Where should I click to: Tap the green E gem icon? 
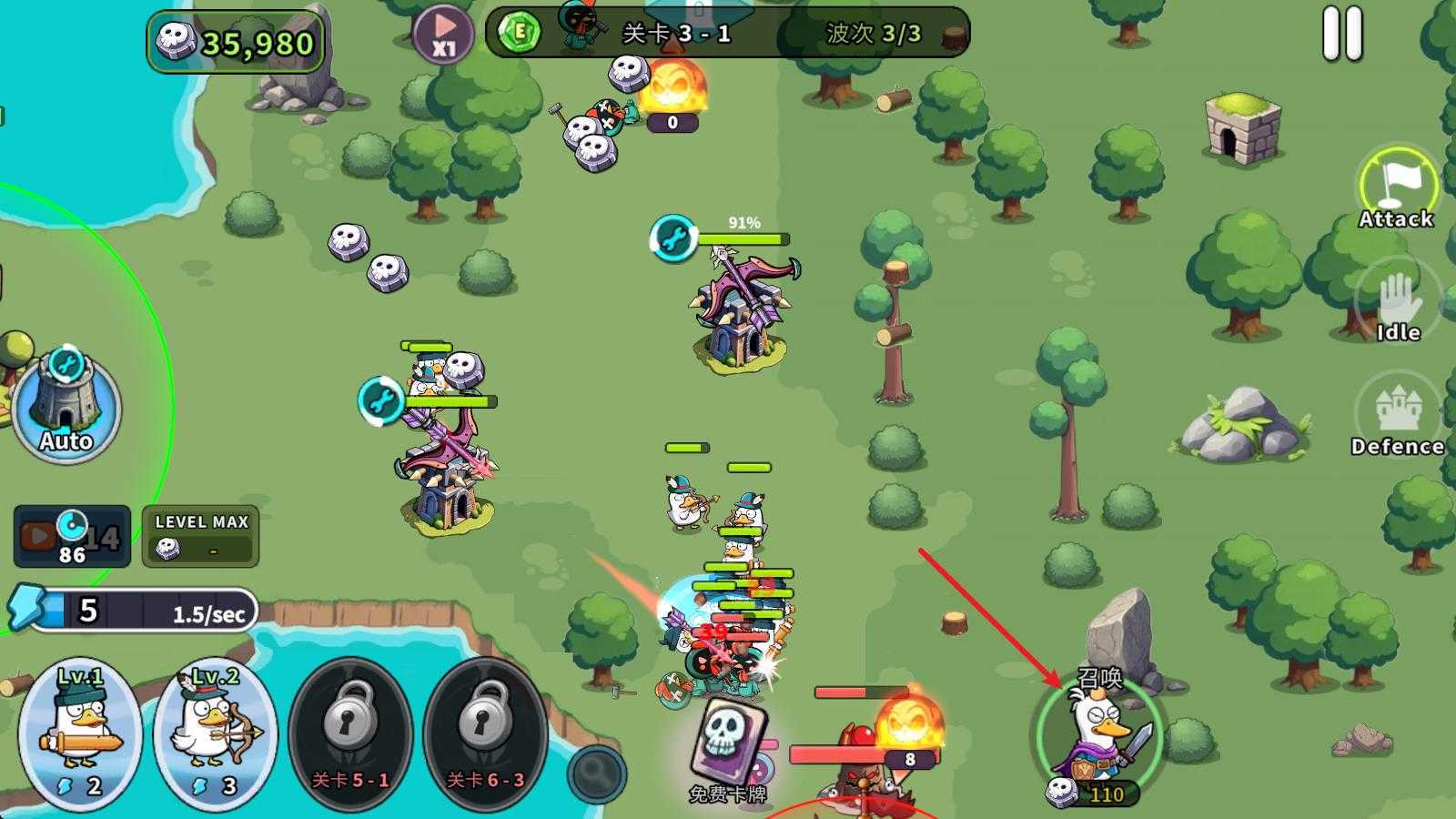(x=521, y=33)
